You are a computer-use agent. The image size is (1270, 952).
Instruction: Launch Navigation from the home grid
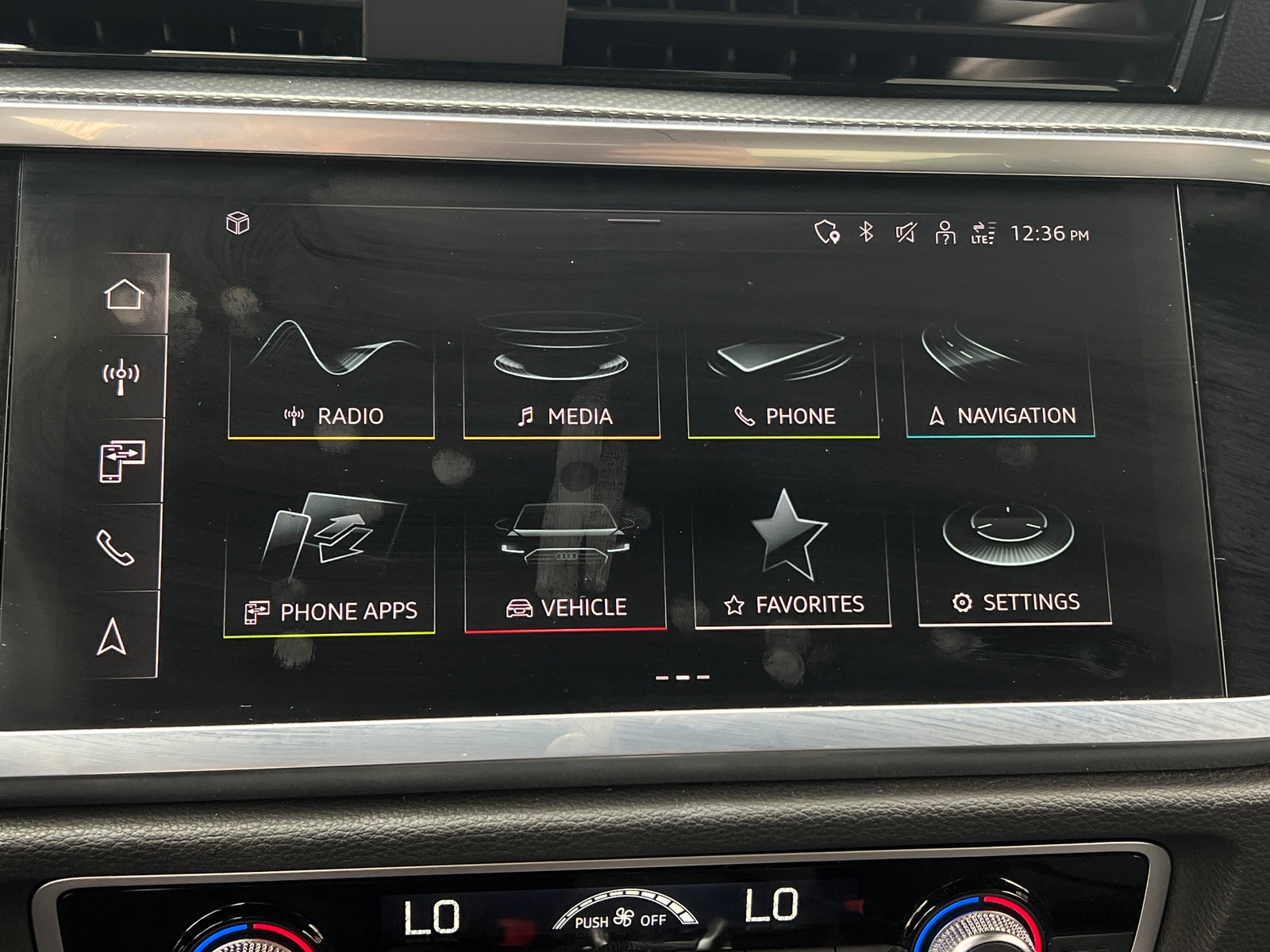1001,381
